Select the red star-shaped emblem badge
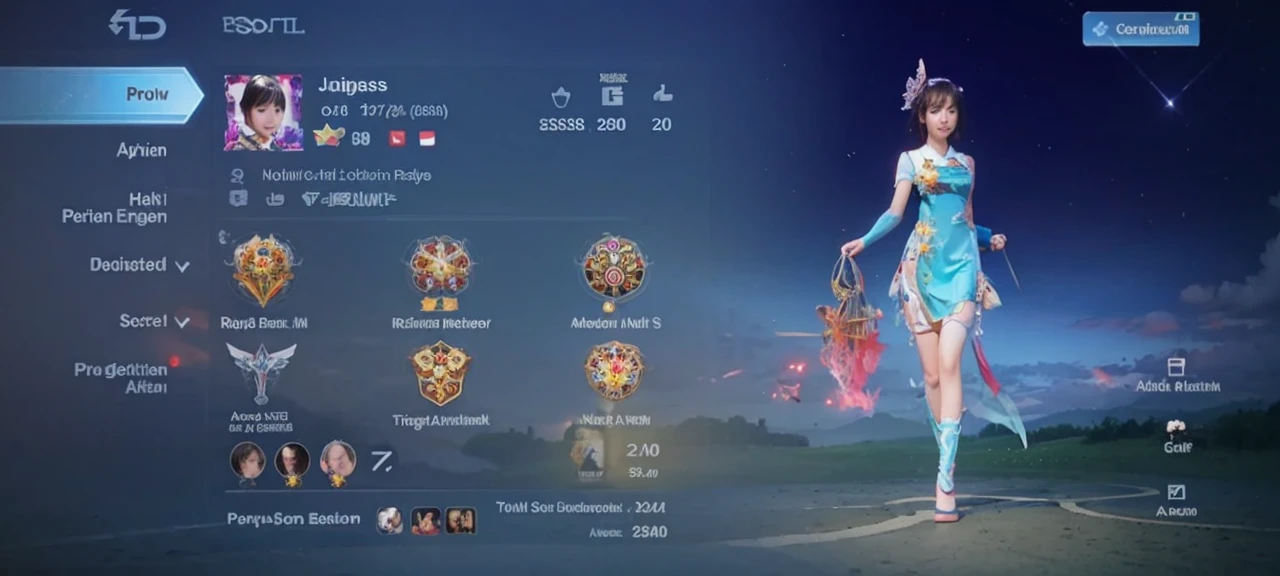This screenshot has height=576, width=1280. [x=440, y=269]
